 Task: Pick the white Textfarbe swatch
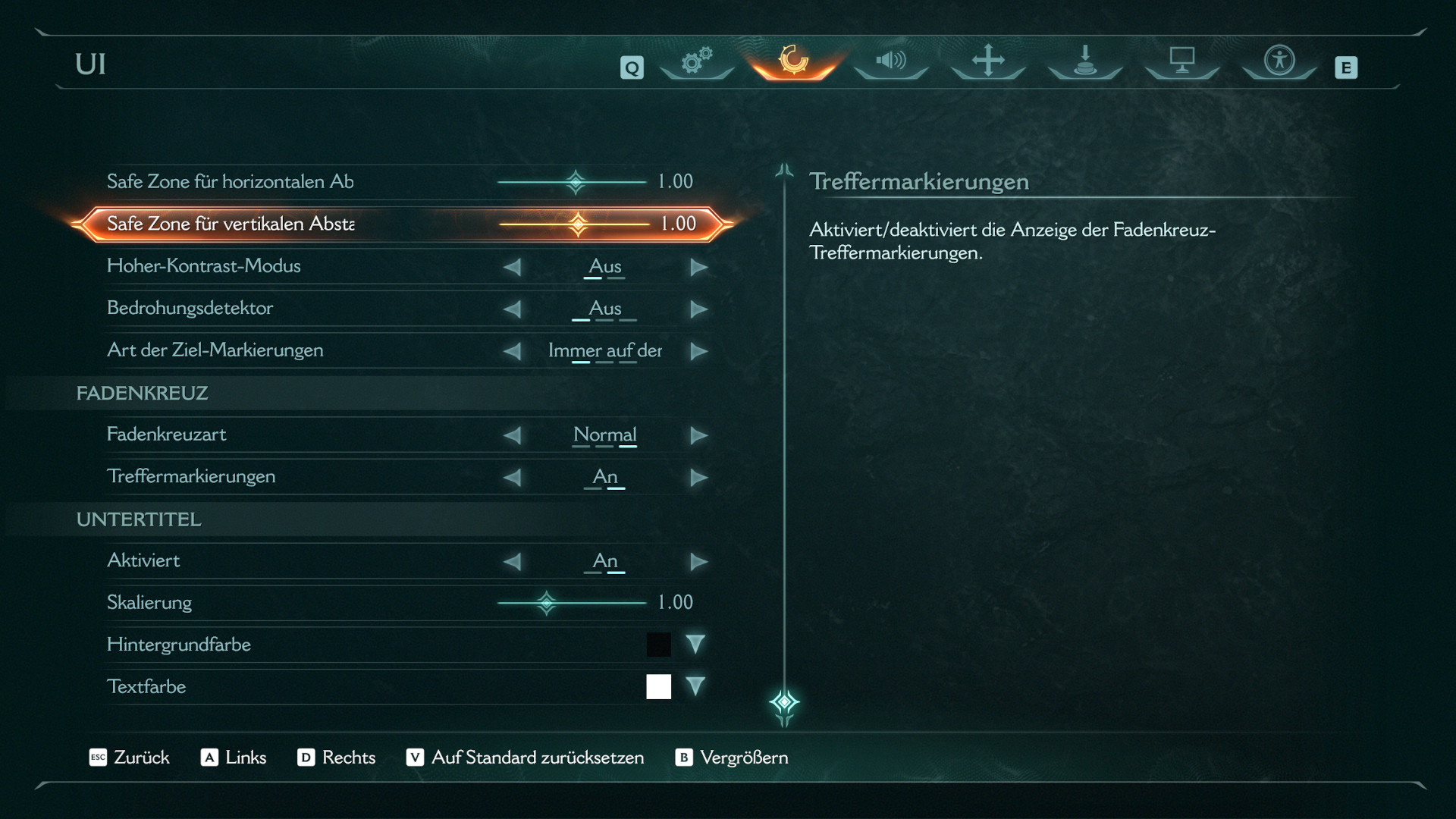[x=658, y=687]
